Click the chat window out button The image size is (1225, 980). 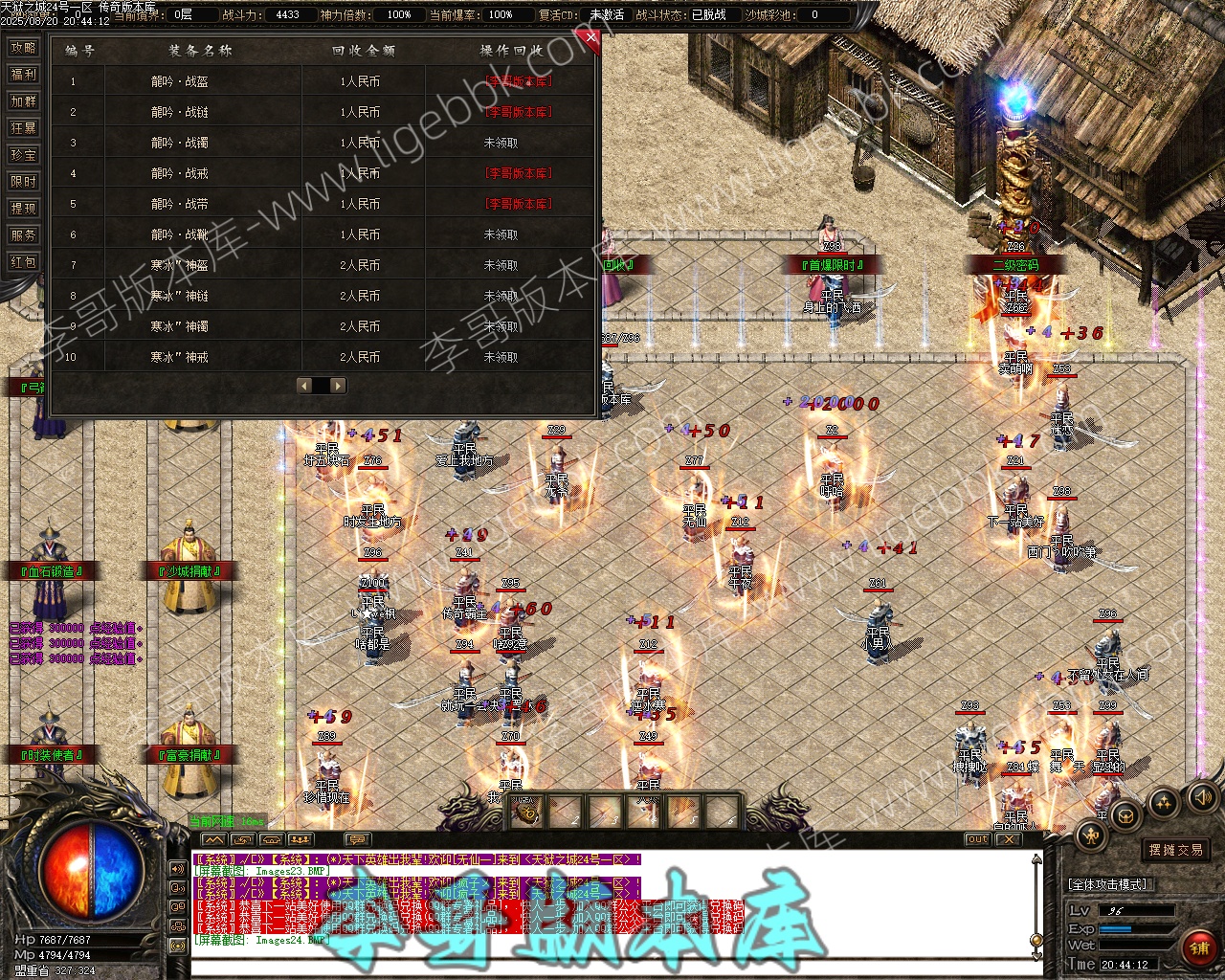977,839
